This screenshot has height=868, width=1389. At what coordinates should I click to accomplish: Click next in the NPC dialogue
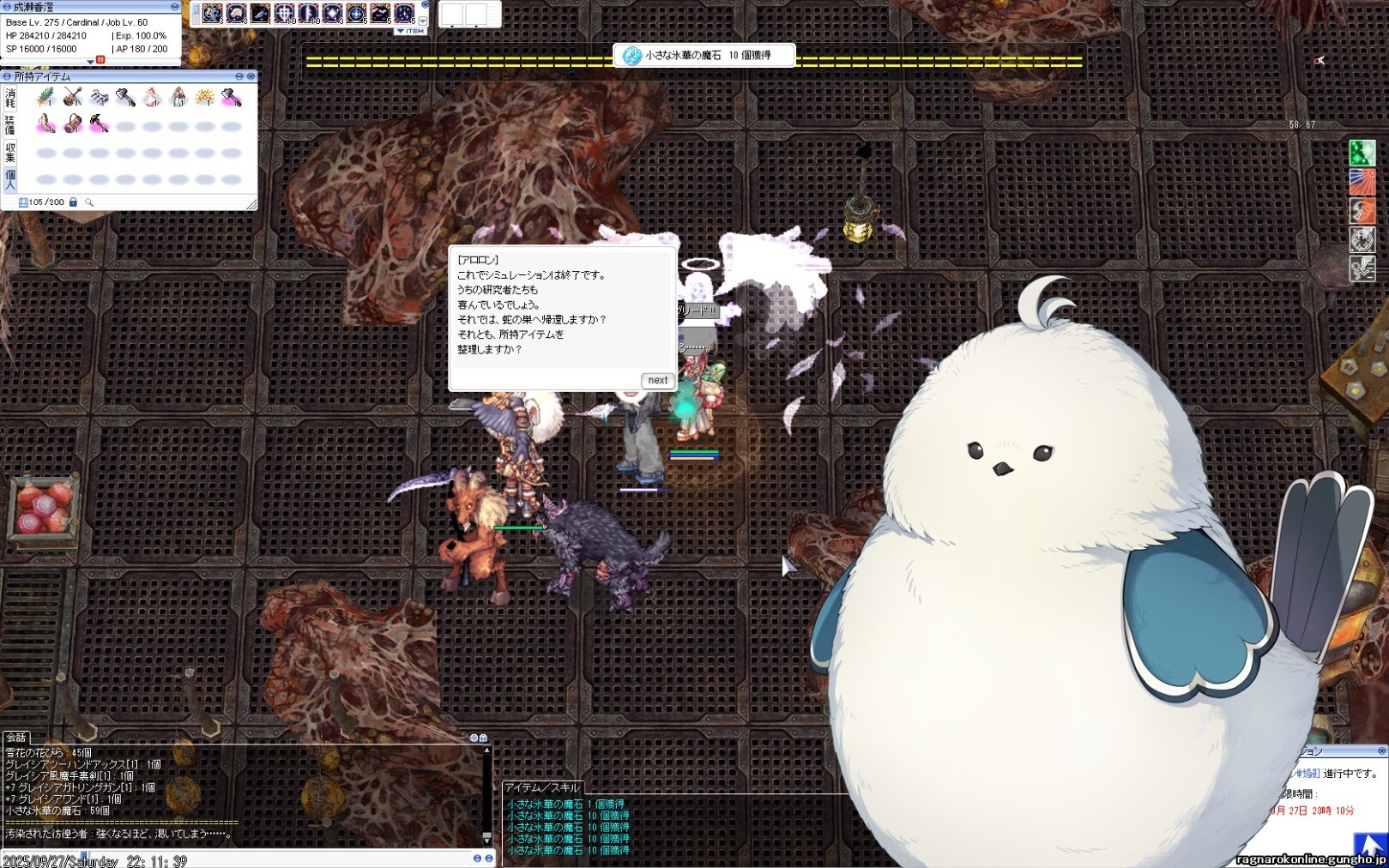pos(657,380)
